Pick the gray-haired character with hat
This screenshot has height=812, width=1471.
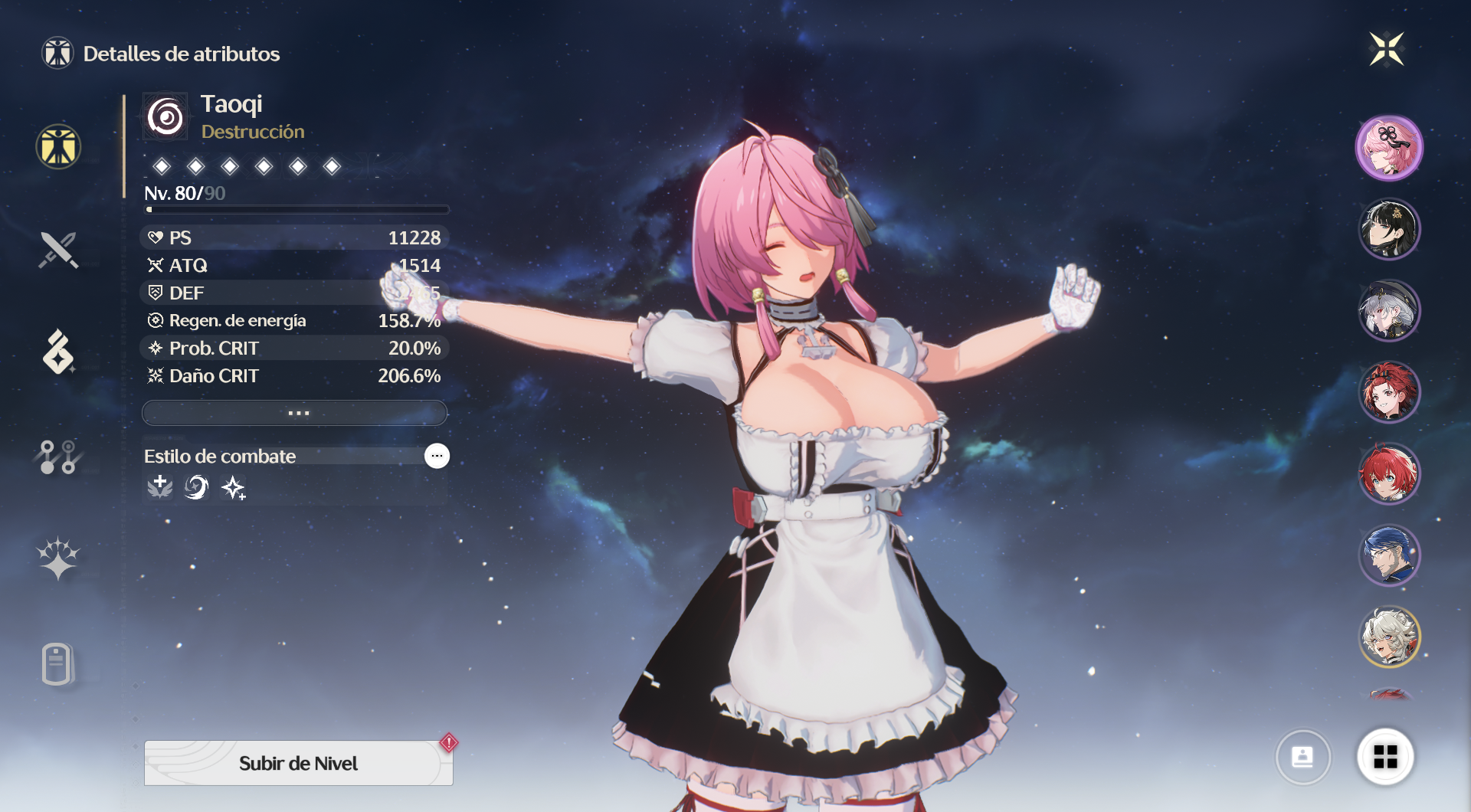click(1389, 310)
